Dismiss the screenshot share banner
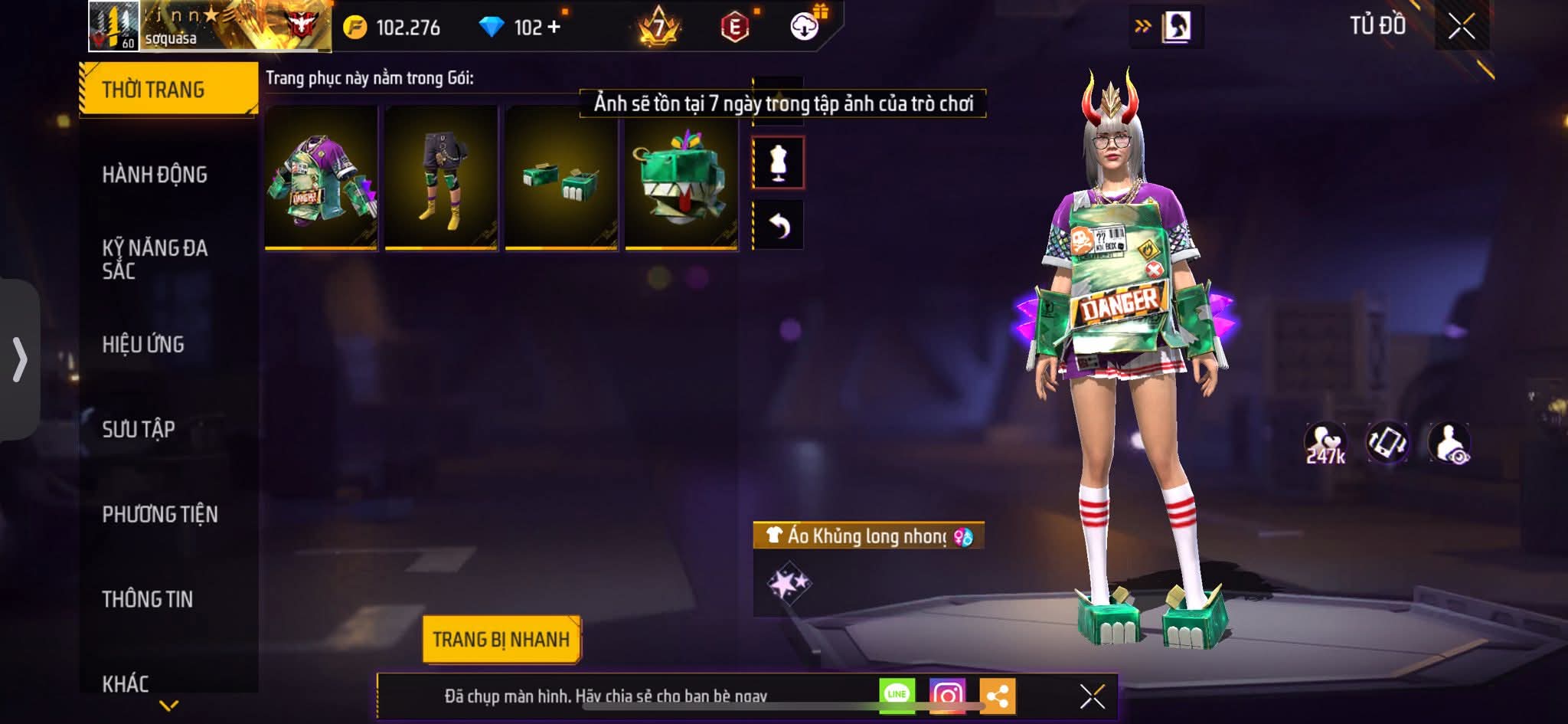Viewport: 1568px width, 724px height. click(x=1092, y=696)
